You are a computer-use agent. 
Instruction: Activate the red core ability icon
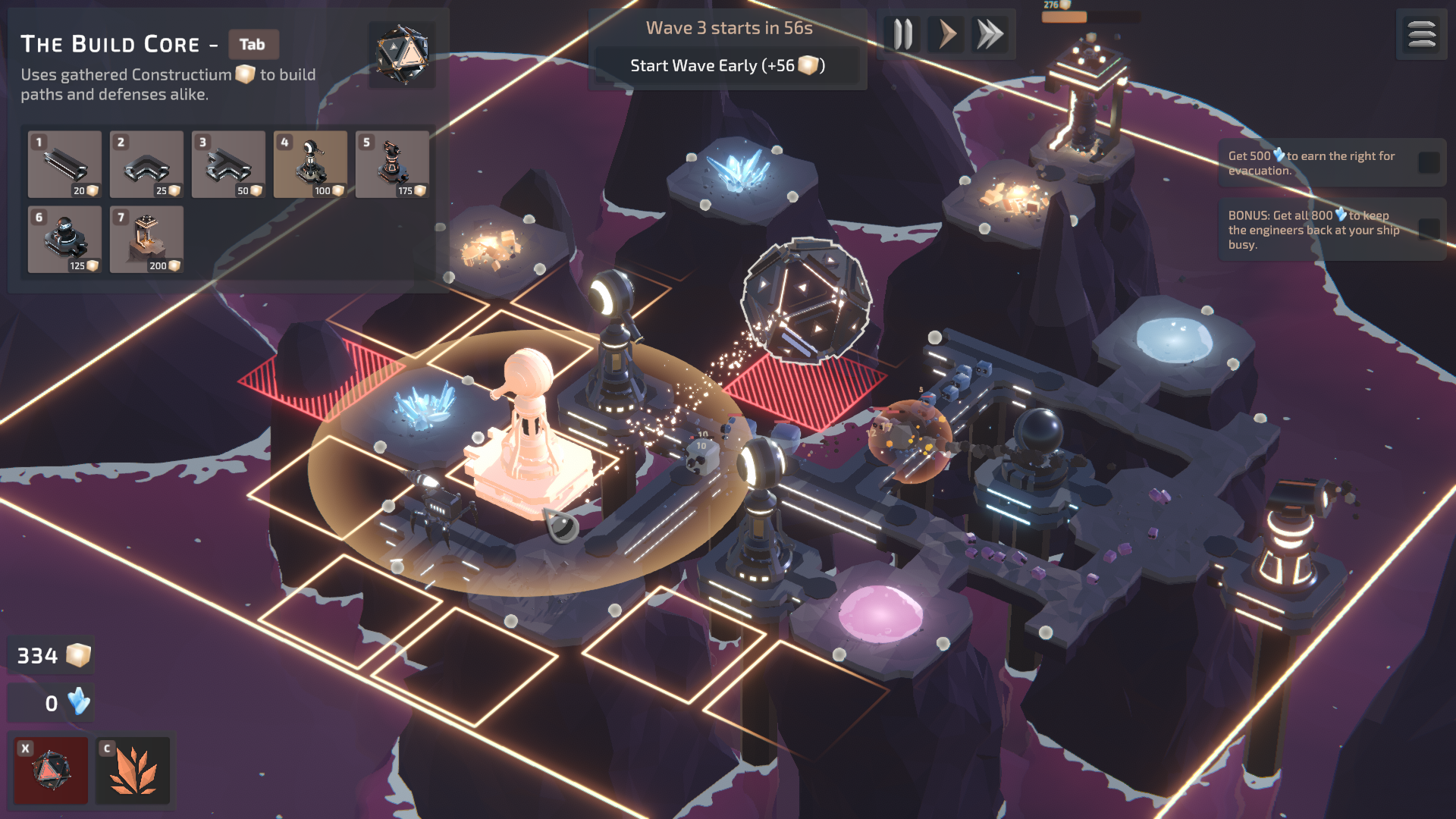tap(52, 770)
